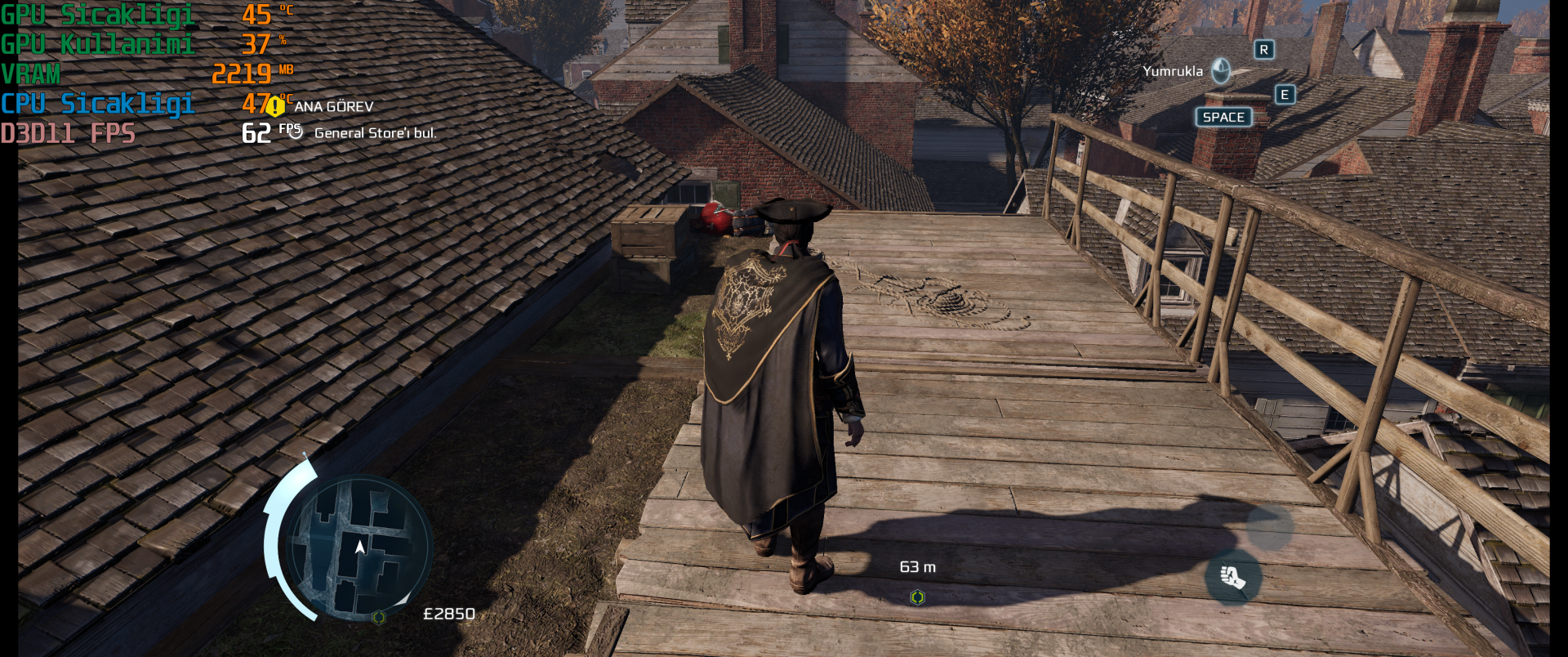Select the green waypoint marker under 63 m

917,597
